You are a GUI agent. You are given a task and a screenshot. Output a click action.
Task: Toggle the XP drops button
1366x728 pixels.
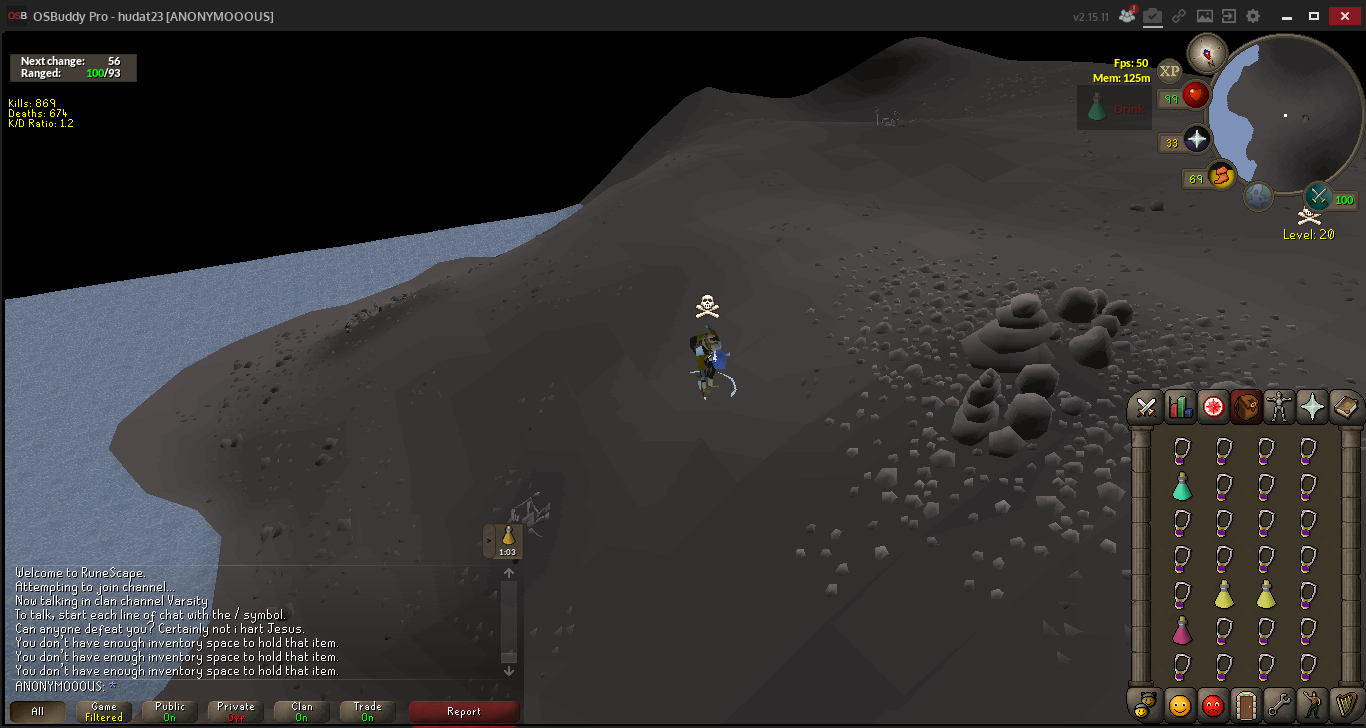click(1169, 70)
